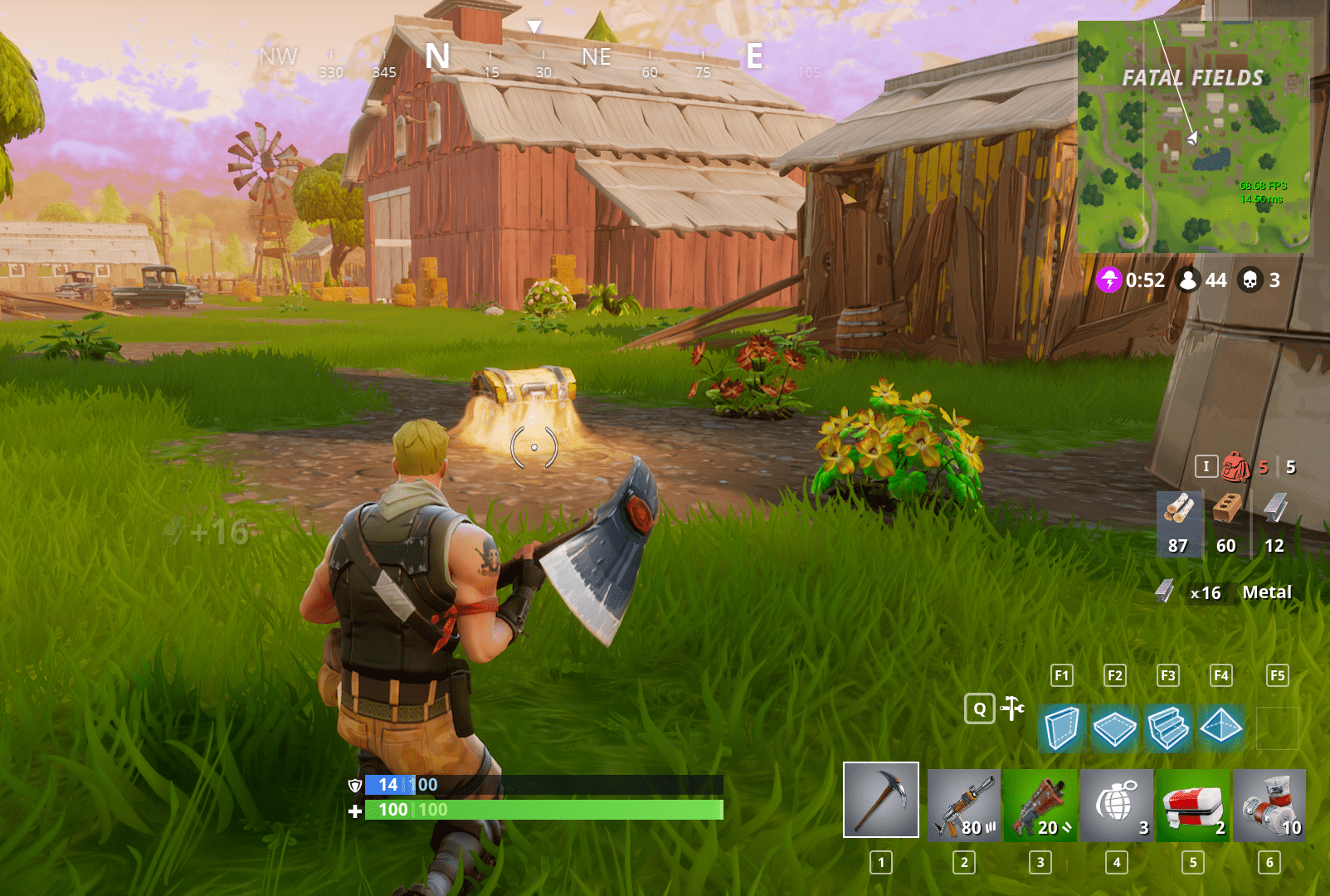Select the metal resource showing 12
This screenshot has height=896, width=1330.
[1274, 523]
